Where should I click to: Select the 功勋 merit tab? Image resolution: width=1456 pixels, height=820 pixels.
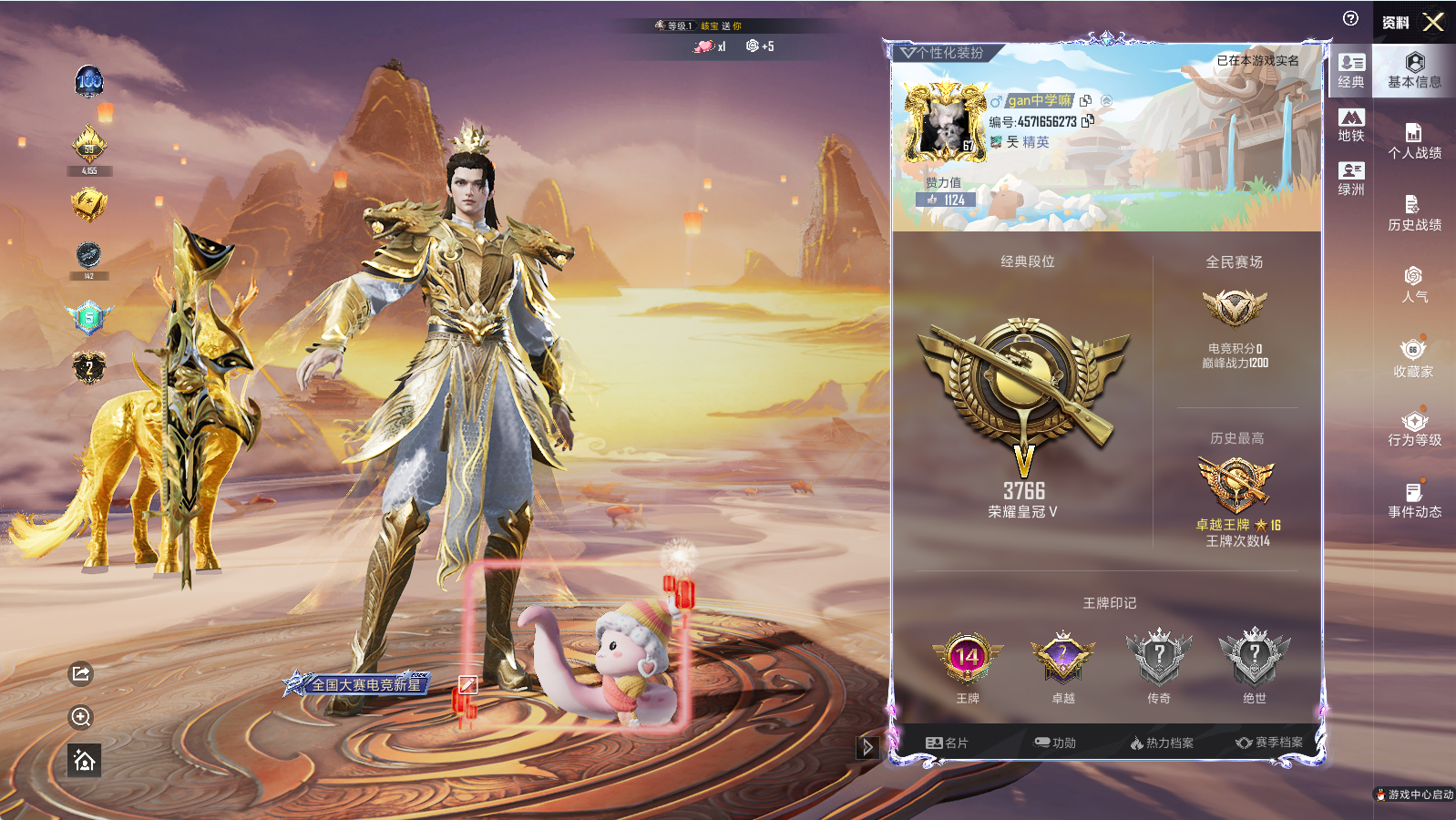point(1055,743)
